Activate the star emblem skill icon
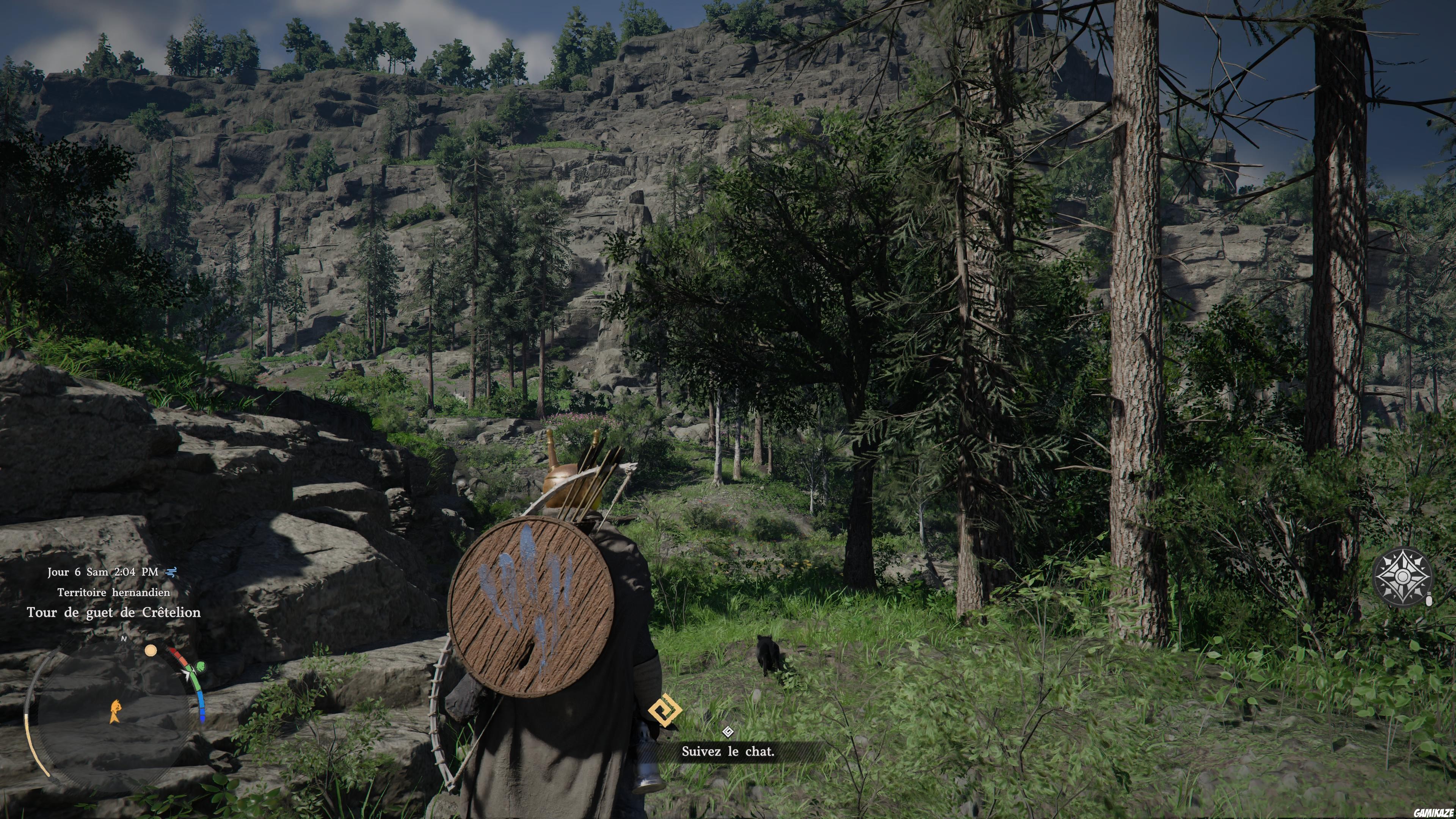This screenshot has width=1456, height=819. pos(1402,576)
